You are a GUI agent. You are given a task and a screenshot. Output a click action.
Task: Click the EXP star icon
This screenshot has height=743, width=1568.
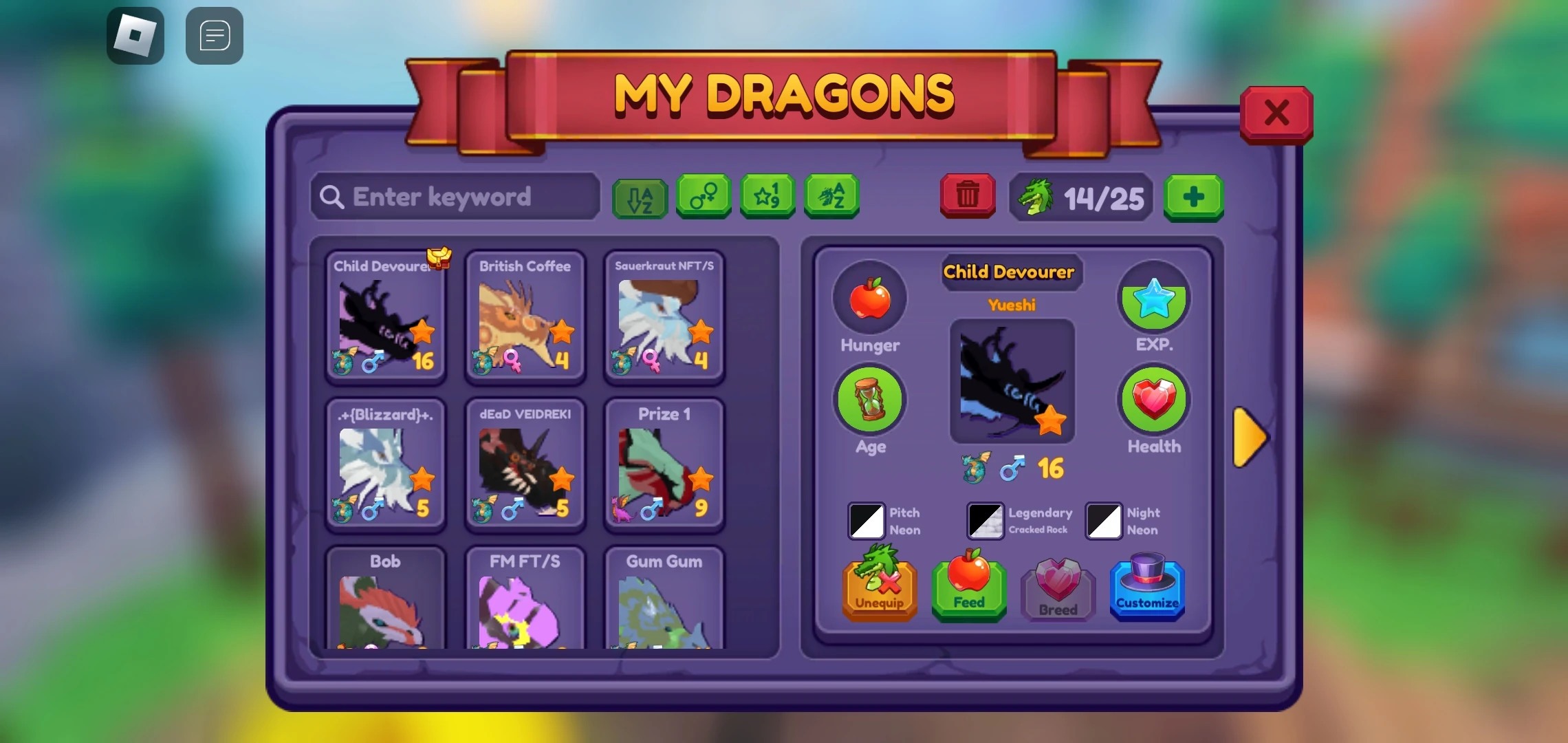coord(1153,298)
